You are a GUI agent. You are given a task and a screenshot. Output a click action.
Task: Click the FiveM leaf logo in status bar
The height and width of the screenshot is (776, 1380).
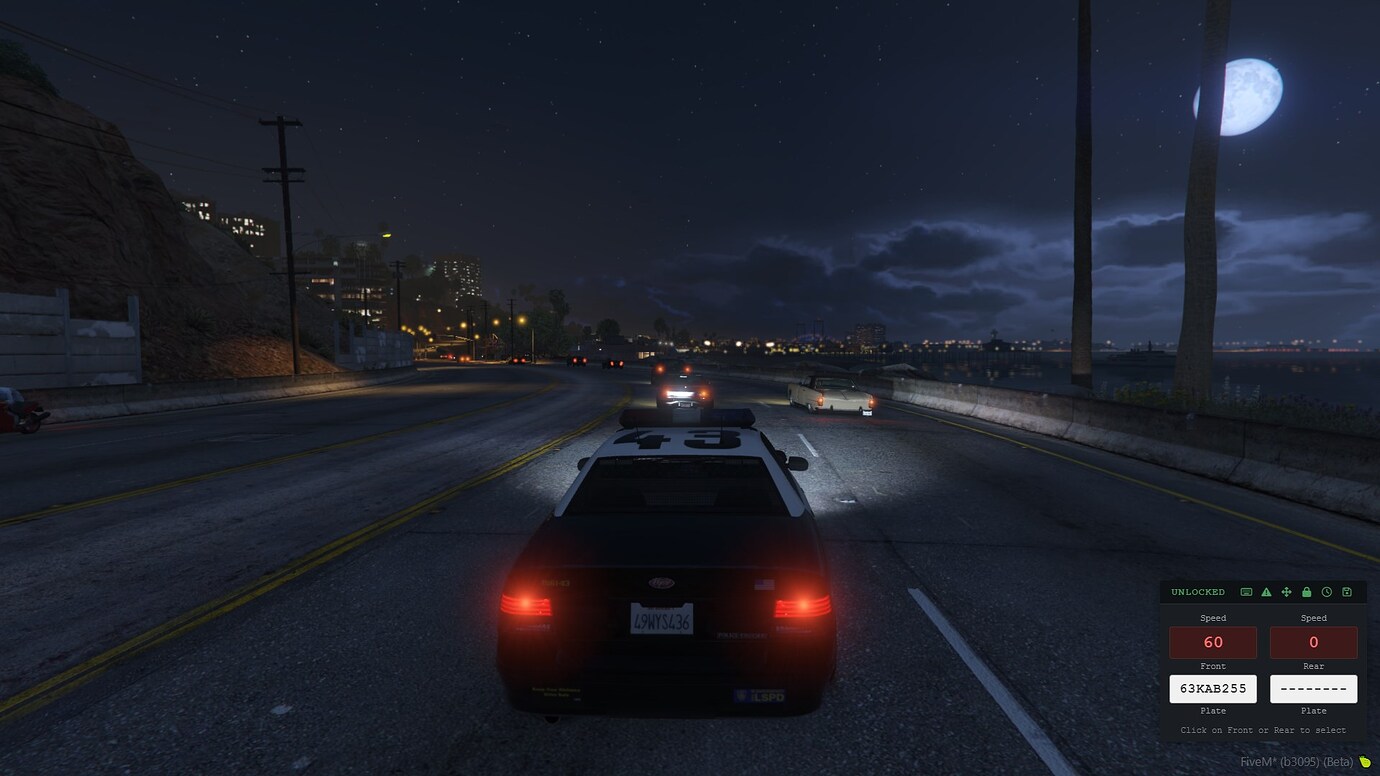click(x=1368, y=761)
